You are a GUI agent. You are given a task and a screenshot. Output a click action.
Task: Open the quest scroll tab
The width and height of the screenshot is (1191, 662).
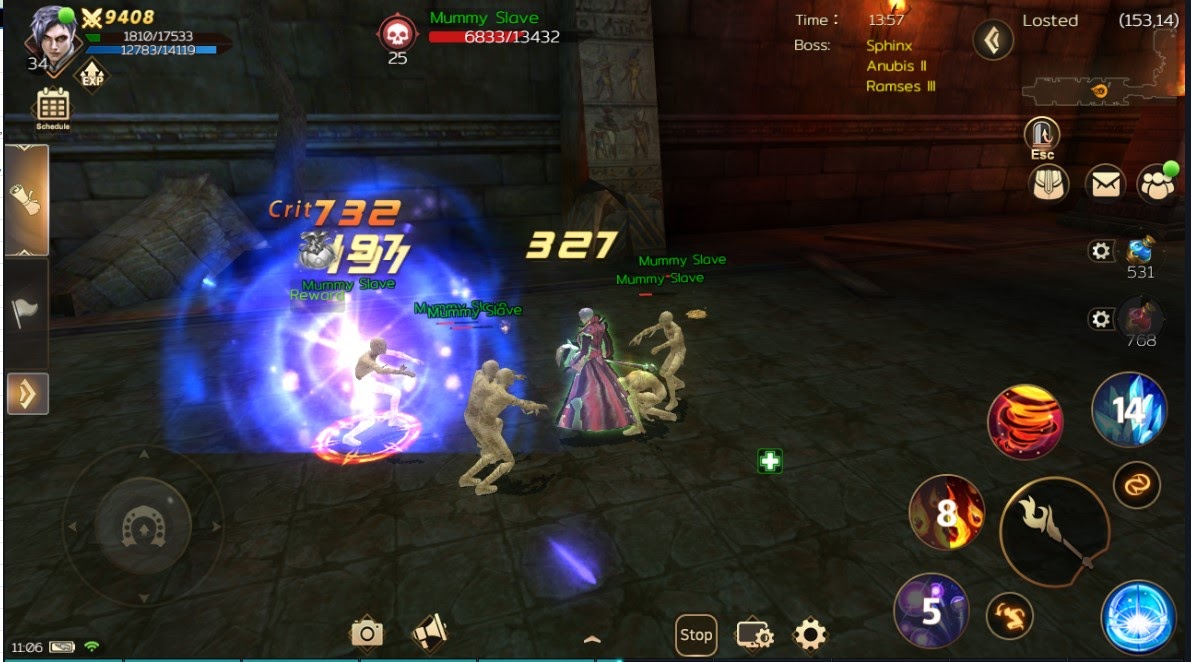pyautogui.click(x=26, y=200)
